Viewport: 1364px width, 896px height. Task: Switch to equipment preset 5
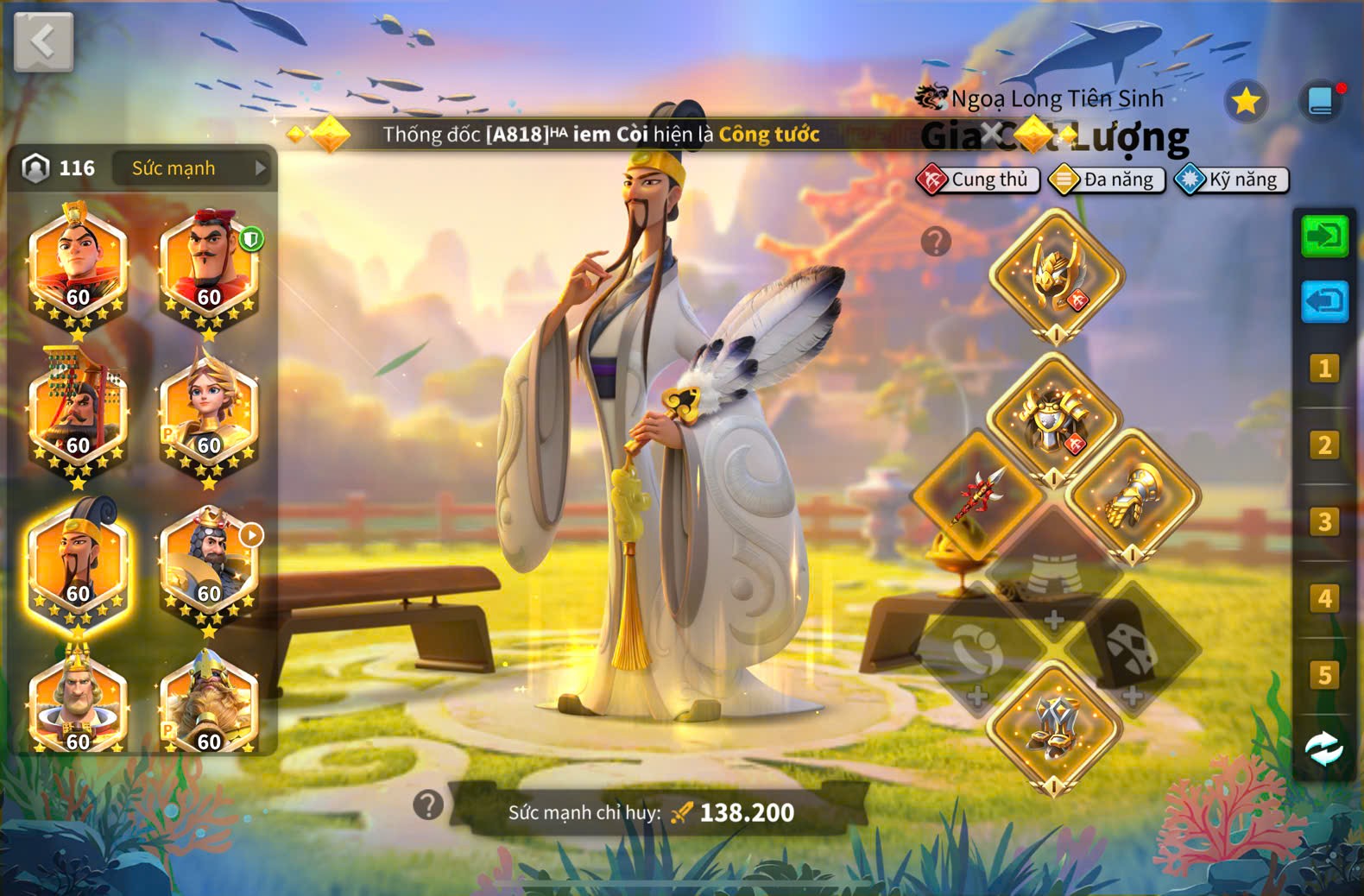(1323, 675)
